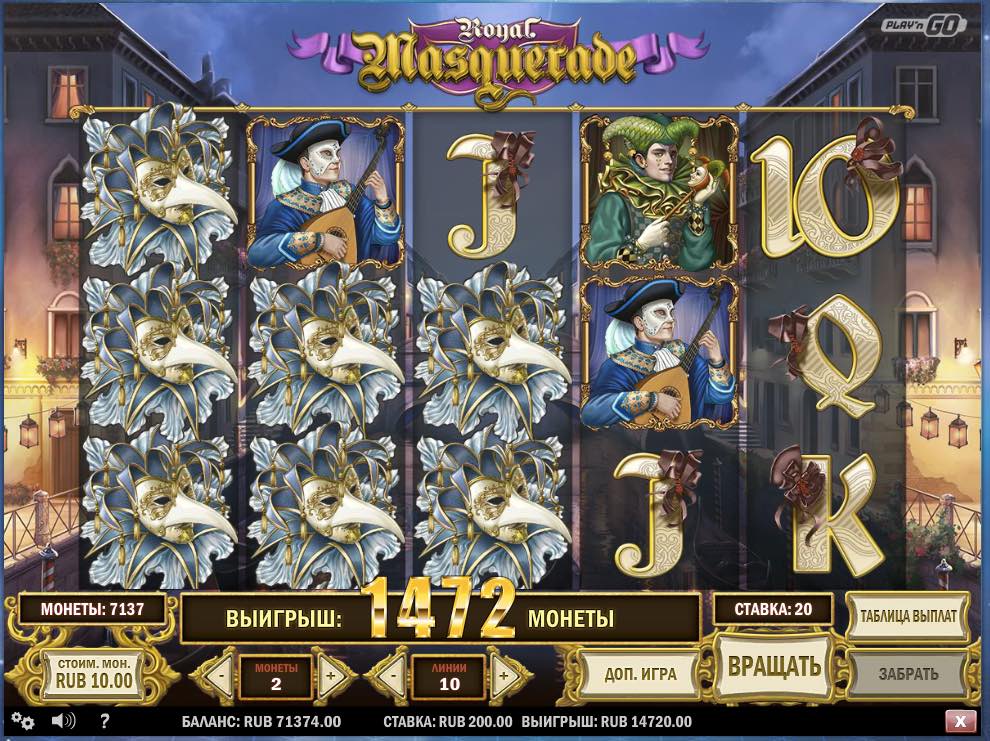Open the gear settings menu
990x741 pixels.
(23, 721)
